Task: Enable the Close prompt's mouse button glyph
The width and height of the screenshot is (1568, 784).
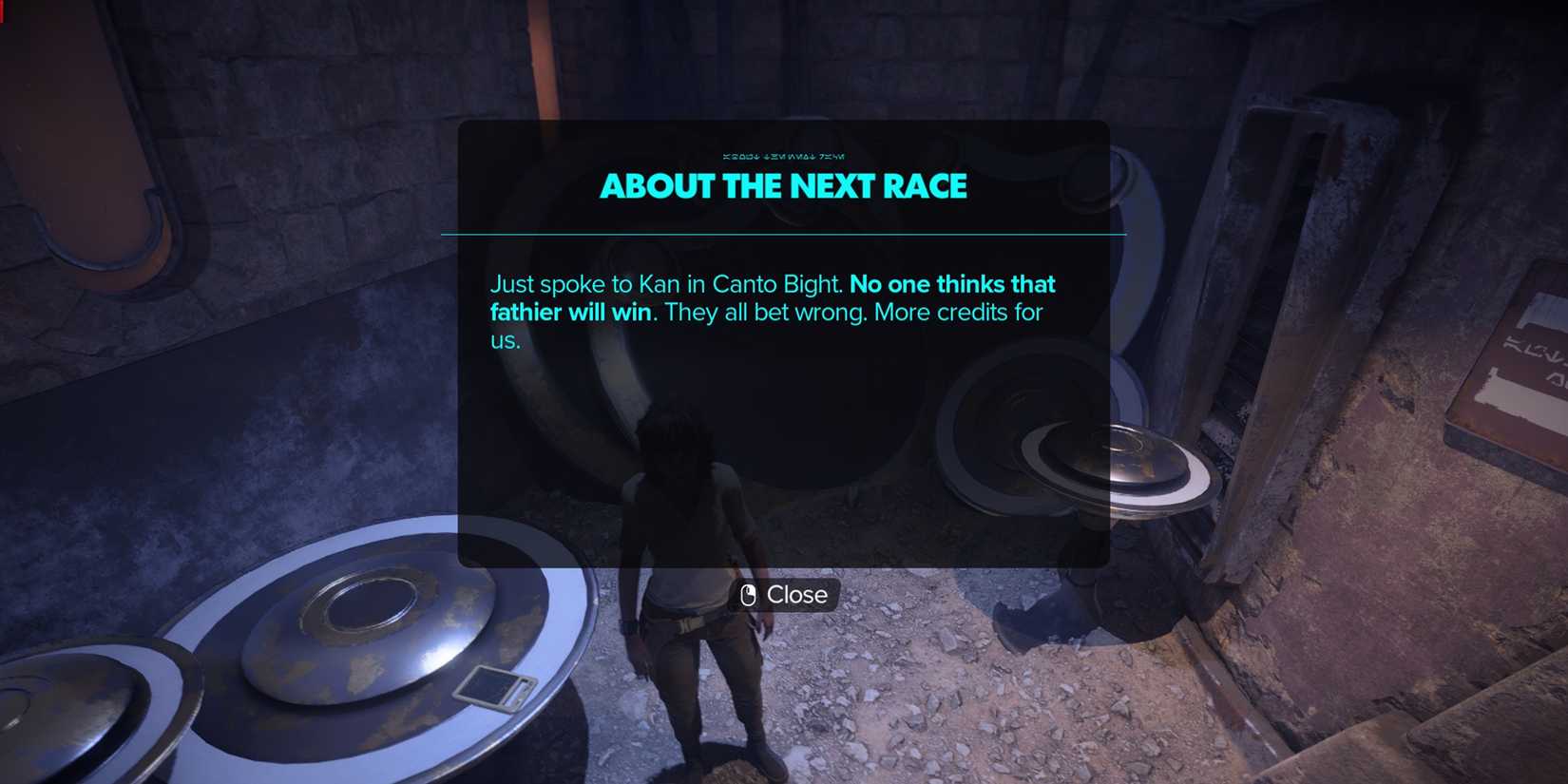Action: click(x=750, y=595)
